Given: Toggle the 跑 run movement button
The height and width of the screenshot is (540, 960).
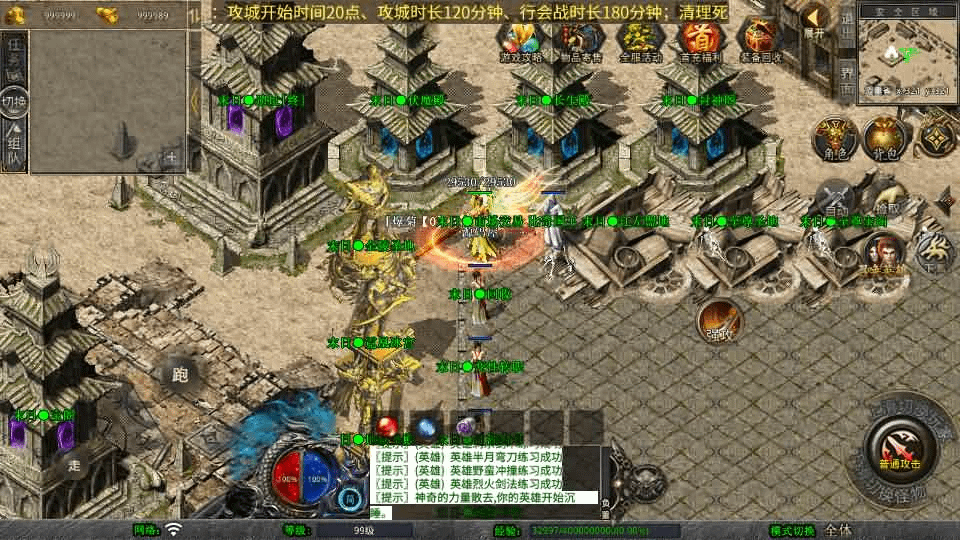Looking at the screenshot, I should (180, 375).
